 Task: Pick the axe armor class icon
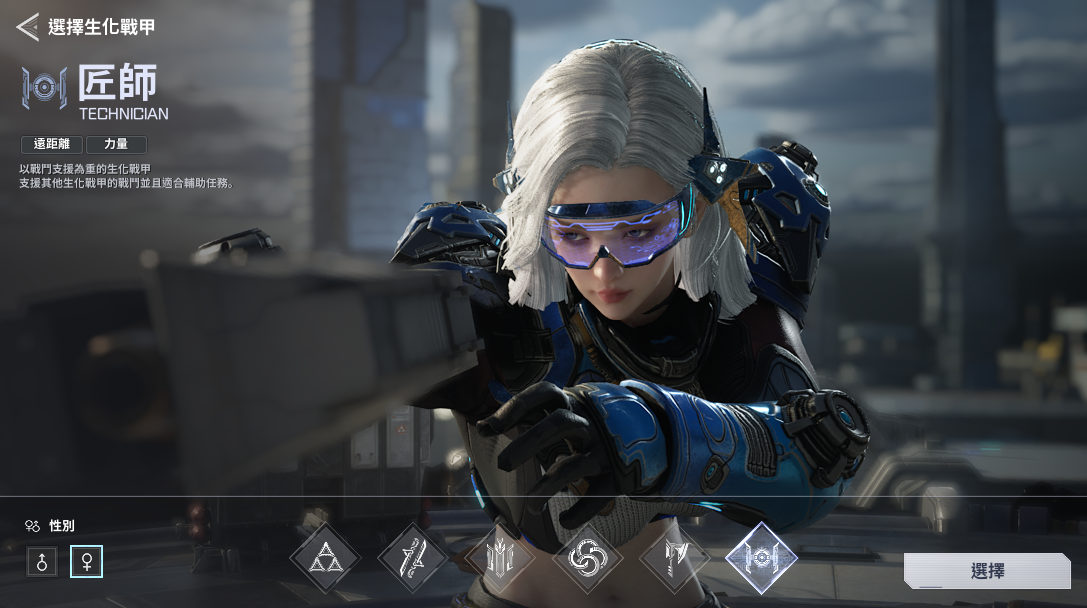674,558
